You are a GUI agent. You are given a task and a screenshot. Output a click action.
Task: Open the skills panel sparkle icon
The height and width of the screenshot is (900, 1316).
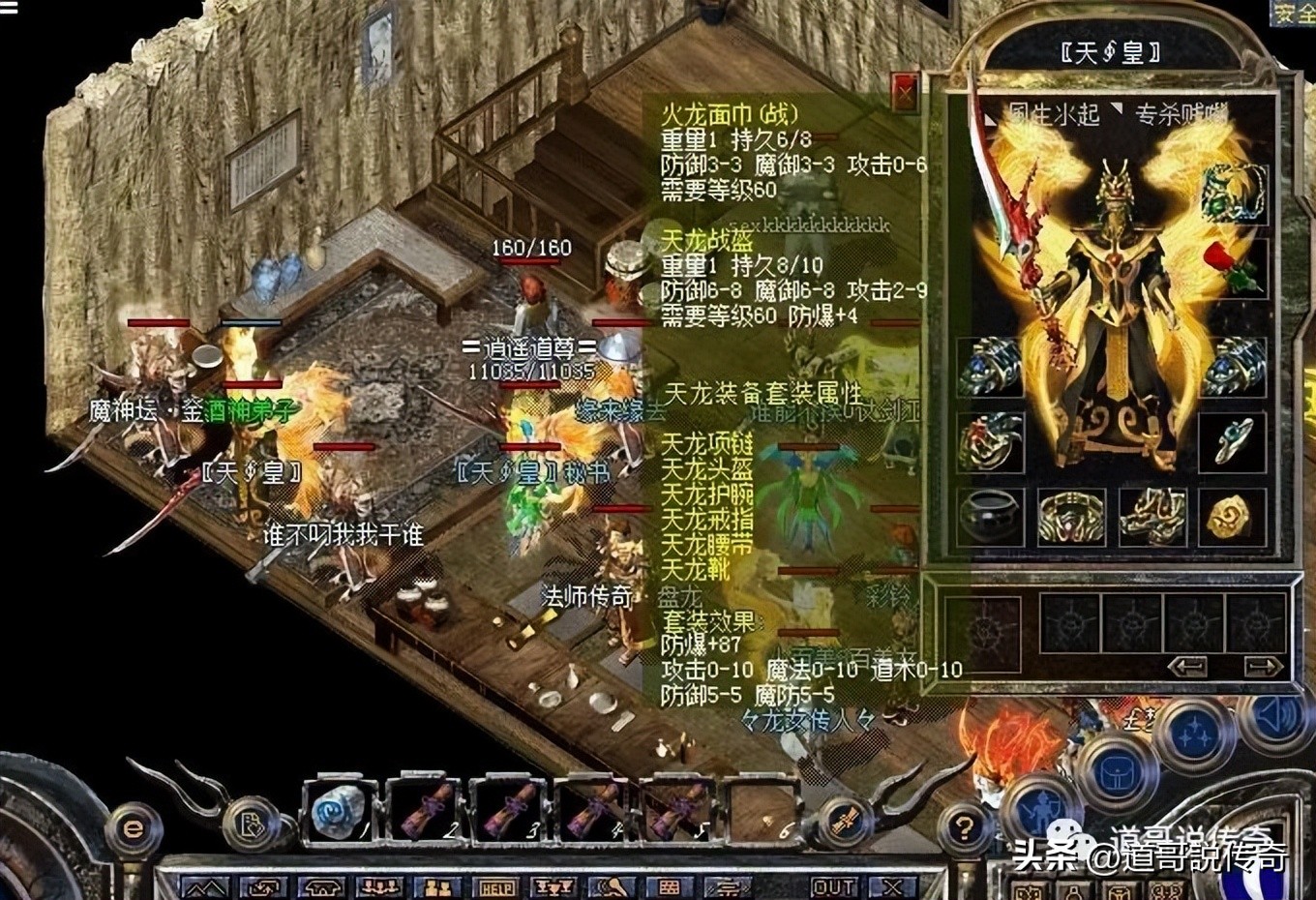[1195, 731]
